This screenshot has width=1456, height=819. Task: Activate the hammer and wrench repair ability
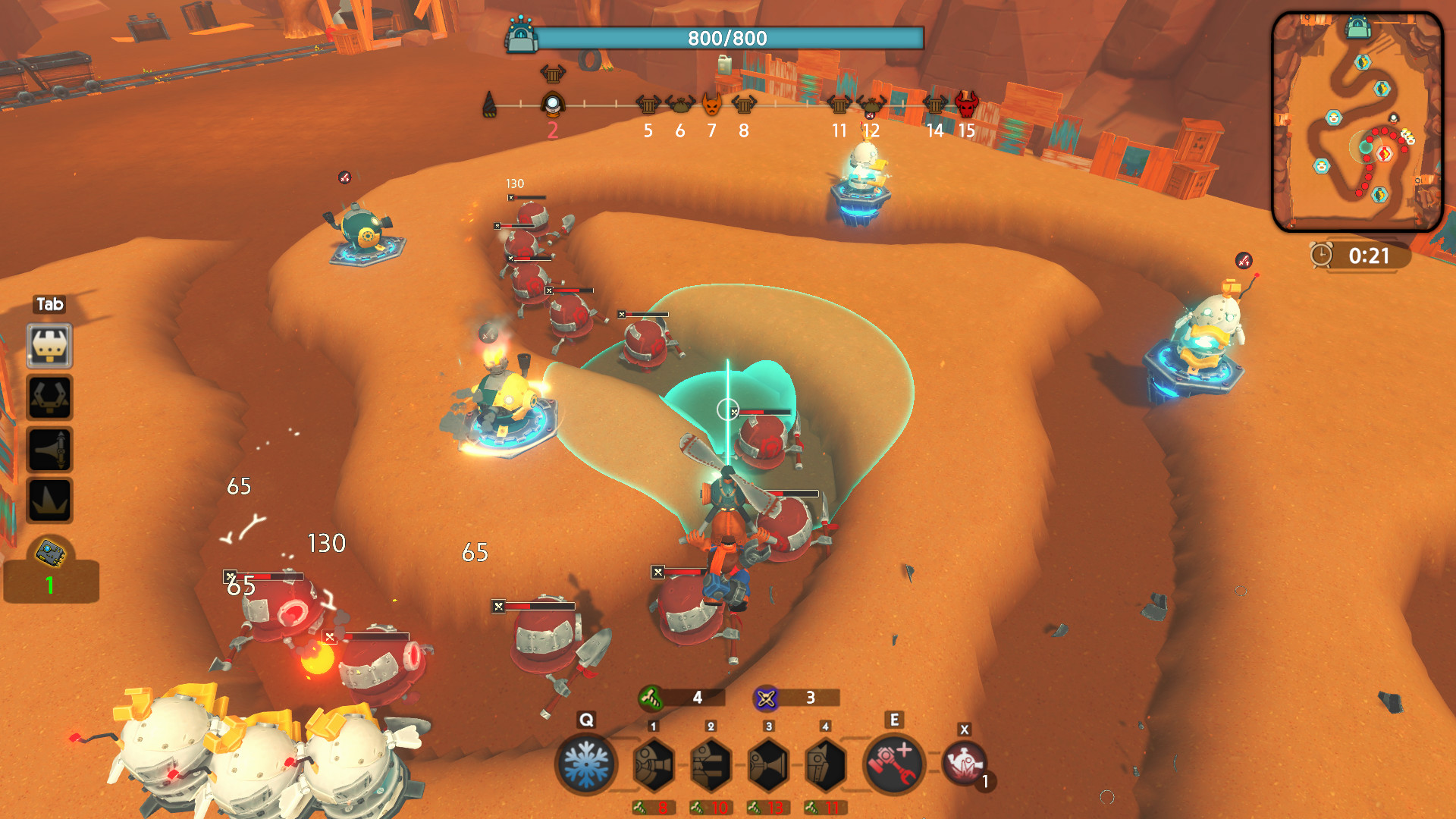click(894, 764)
